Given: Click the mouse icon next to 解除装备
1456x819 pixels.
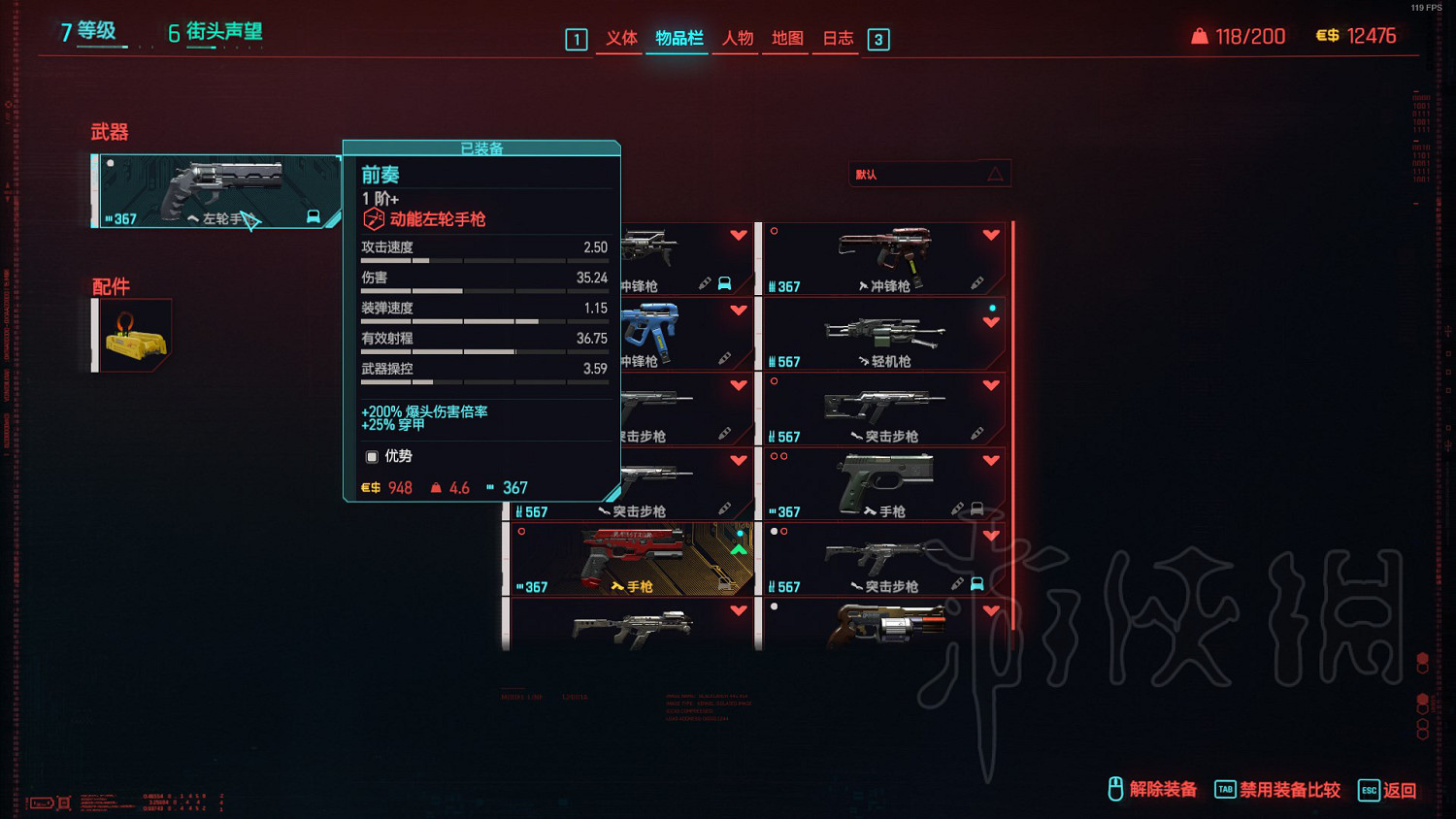Looking at the screenshot, I should coord(1114,791).
